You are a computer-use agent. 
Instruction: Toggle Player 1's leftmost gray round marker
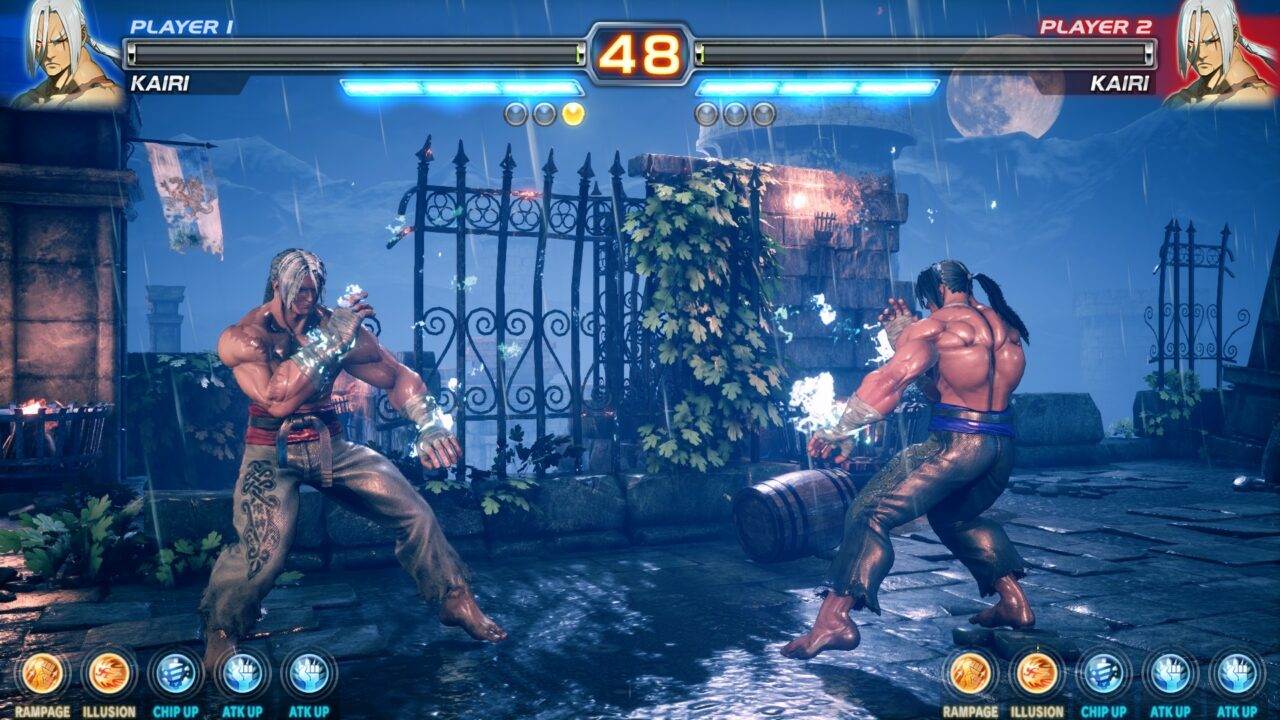point(517,113)
